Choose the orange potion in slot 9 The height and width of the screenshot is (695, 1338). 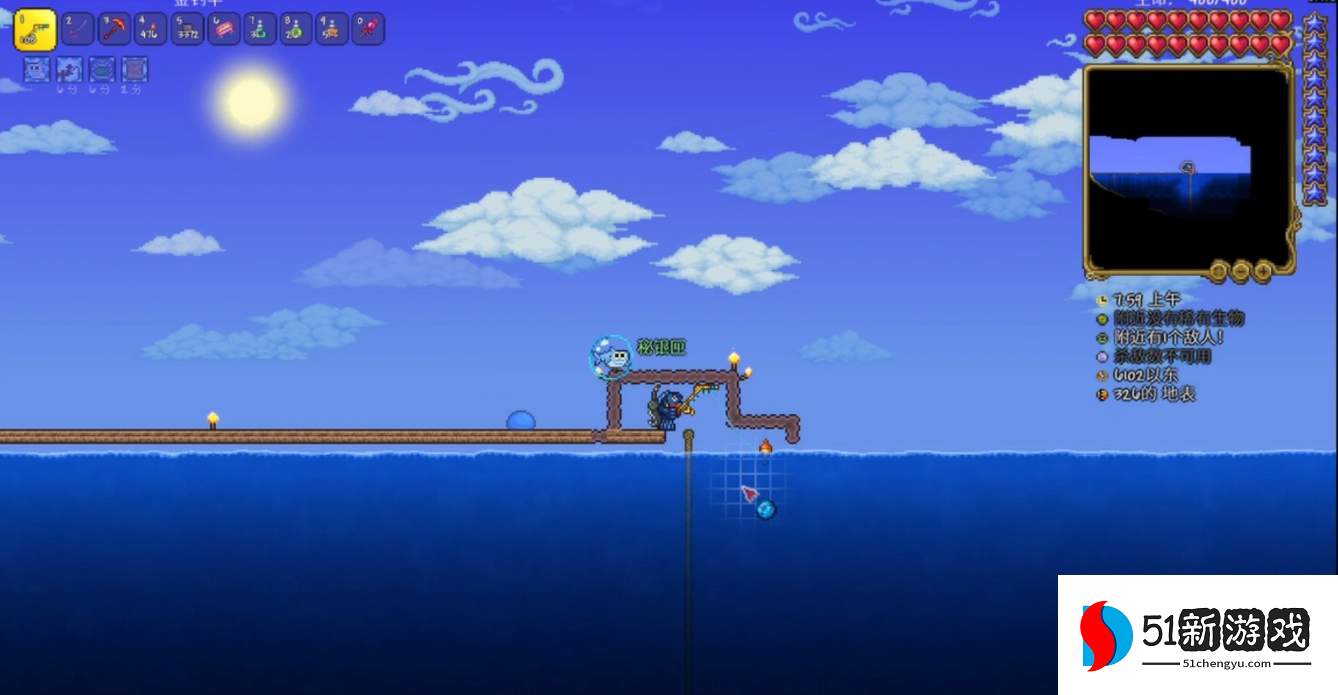[x=331, y=29]
